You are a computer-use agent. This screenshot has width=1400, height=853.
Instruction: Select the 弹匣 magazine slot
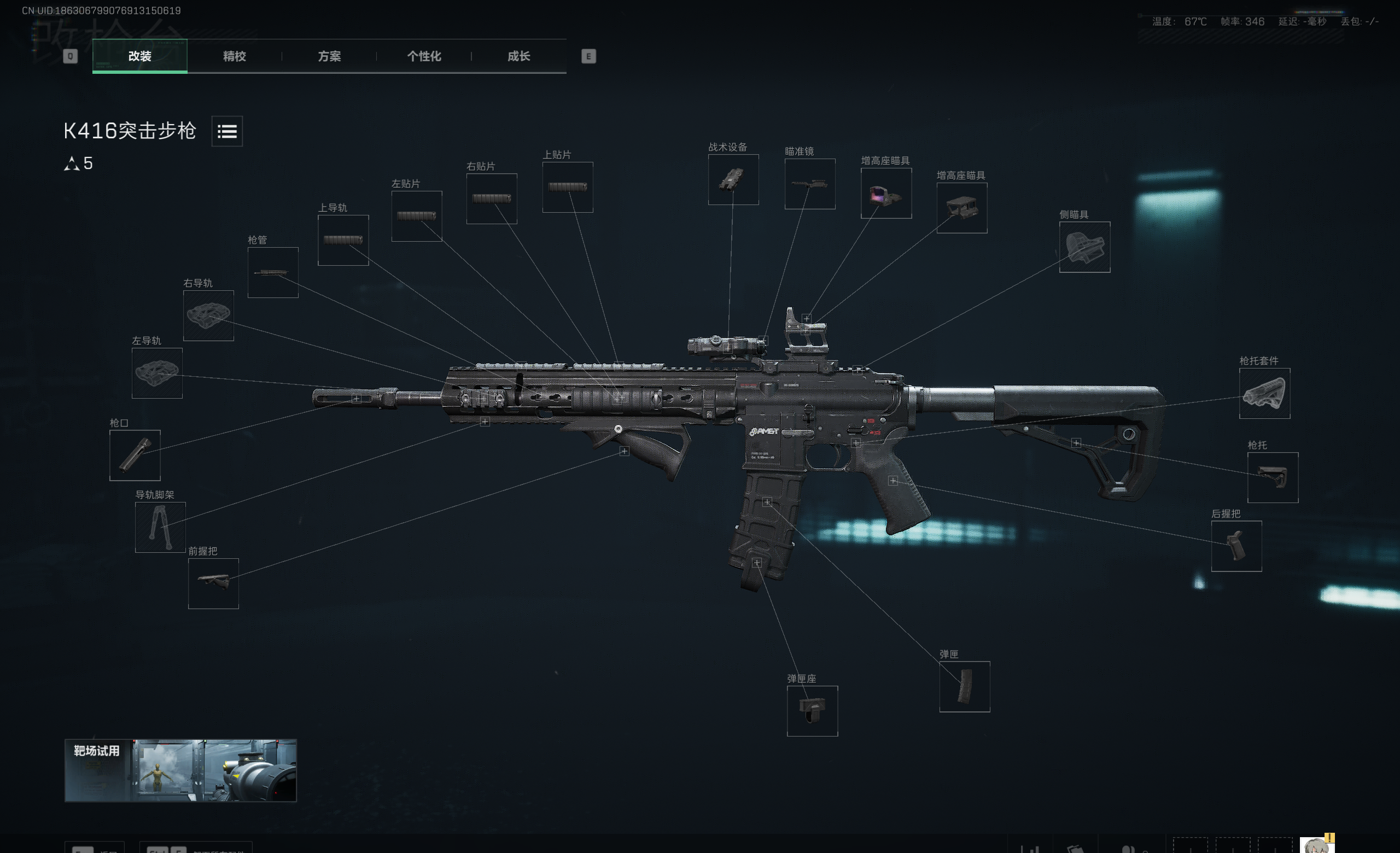coord(964,687)
